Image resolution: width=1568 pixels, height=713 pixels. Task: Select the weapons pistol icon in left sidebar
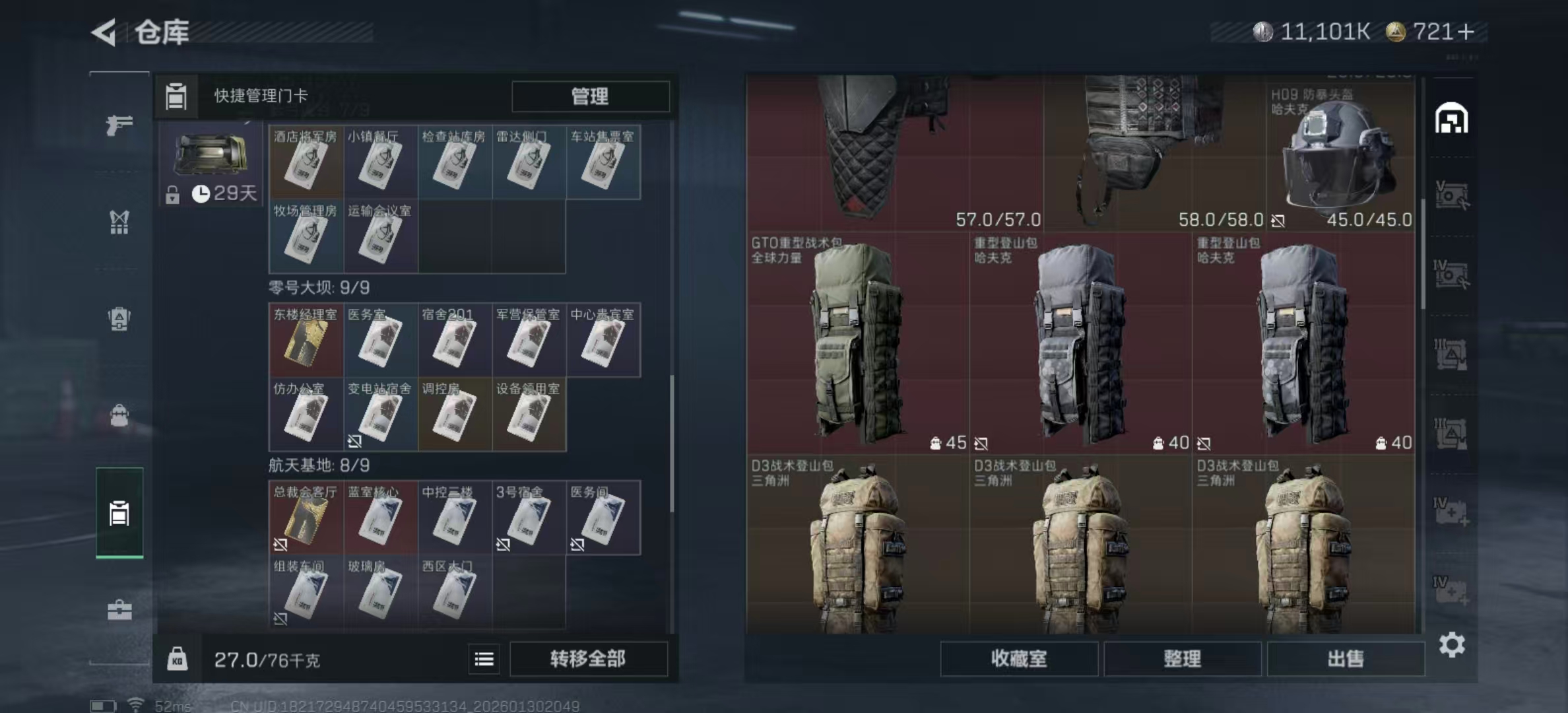[x=119, y=124]
